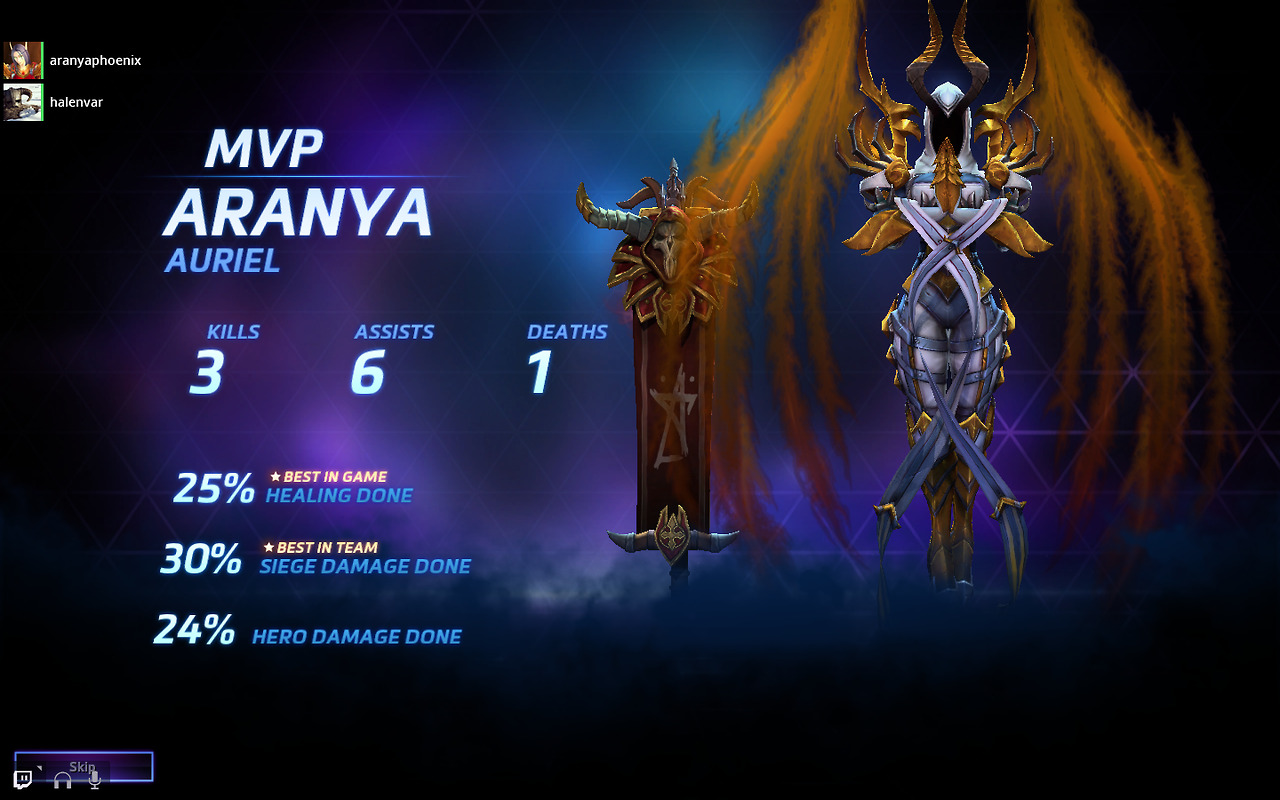Select aranyaphoenix's hero portrait thumbnail
1280x800 pixels.
point(22,60)
